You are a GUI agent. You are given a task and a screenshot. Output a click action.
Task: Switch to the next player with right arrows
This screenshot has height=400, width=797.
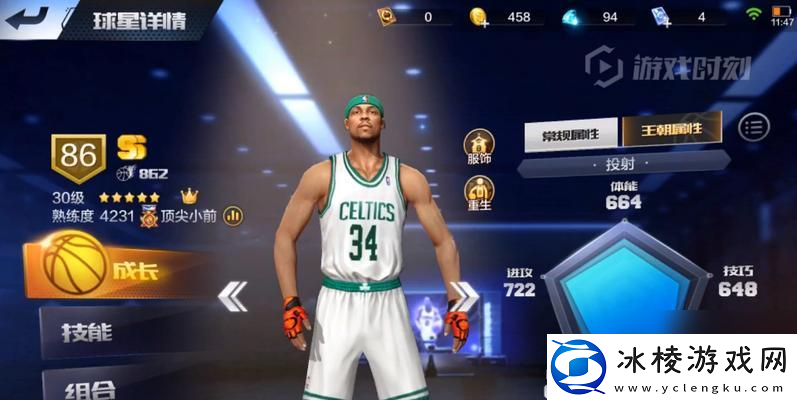coord(464,295)
